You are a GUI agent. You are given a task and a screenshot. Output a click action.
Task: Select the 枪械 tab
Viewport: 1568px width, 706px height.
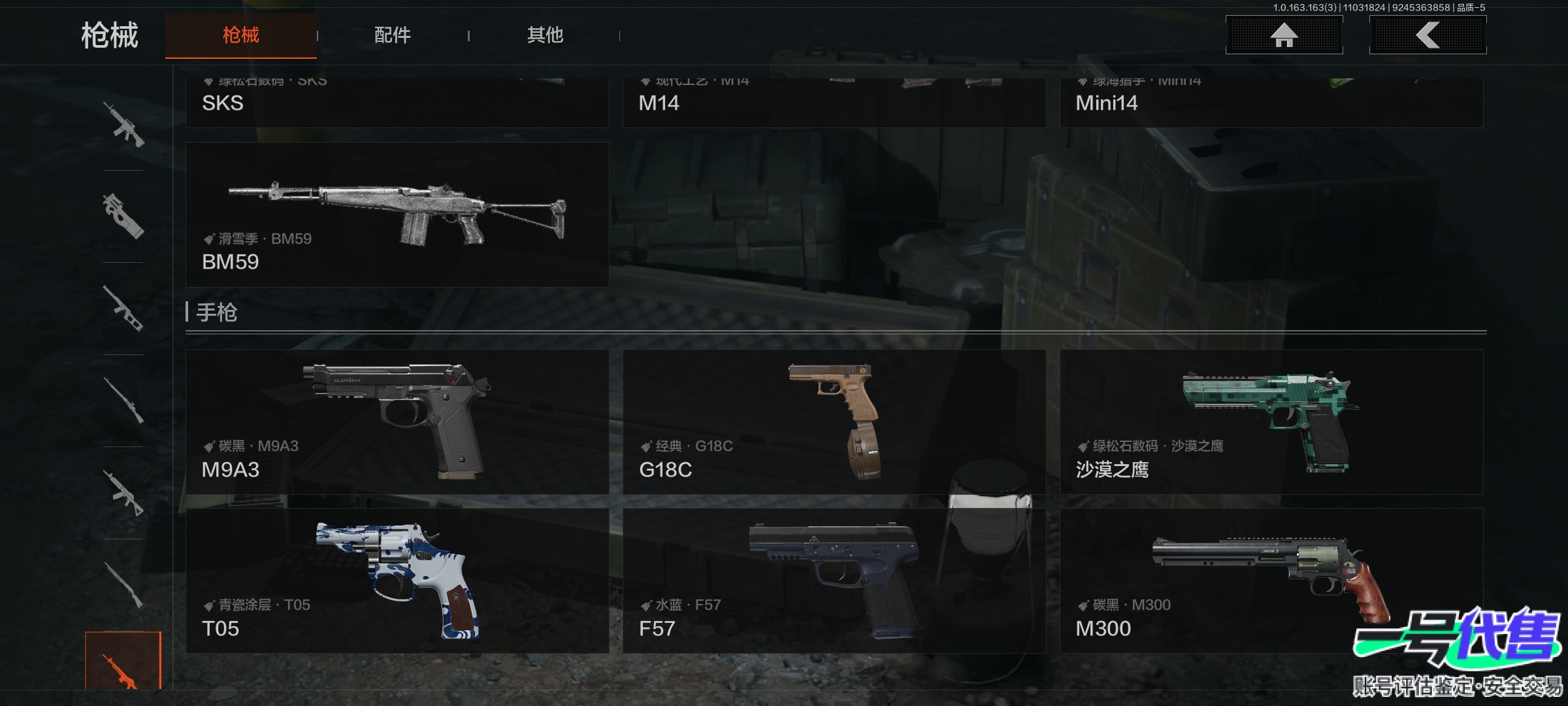click(241, 35)
